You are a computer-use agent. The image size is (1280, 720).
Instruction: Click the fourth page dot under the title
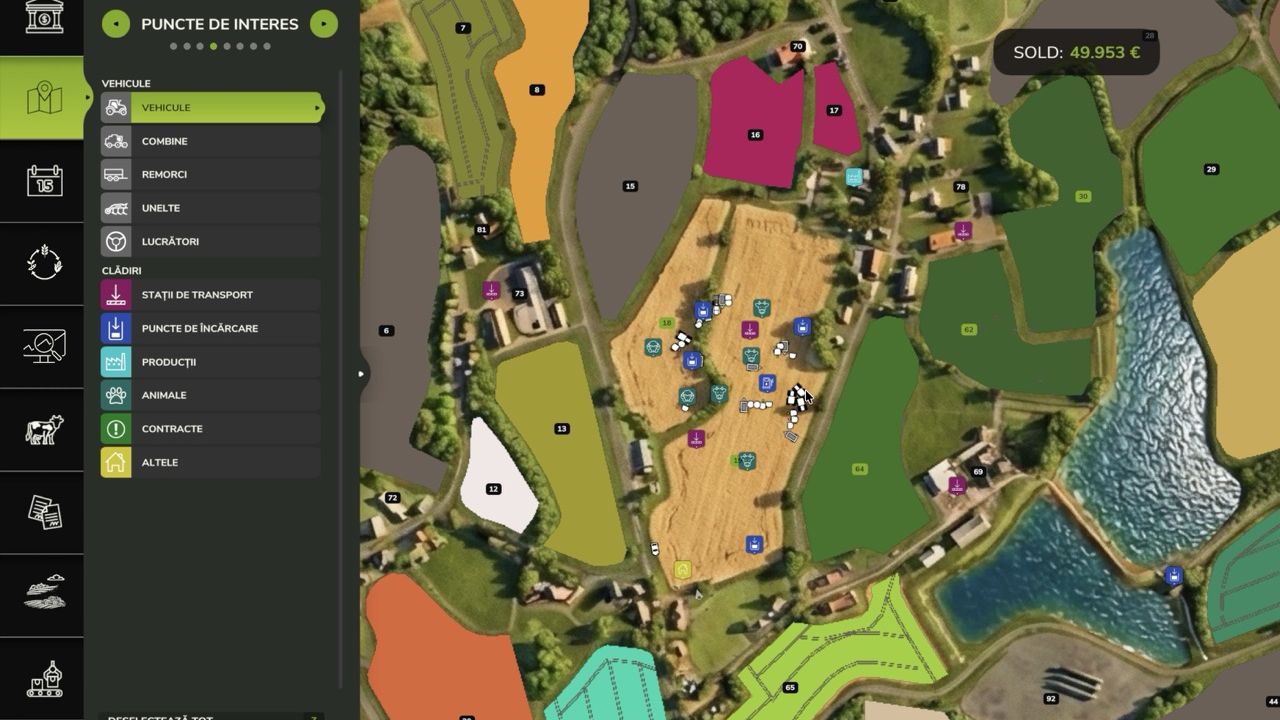click(x=213, y=44)
